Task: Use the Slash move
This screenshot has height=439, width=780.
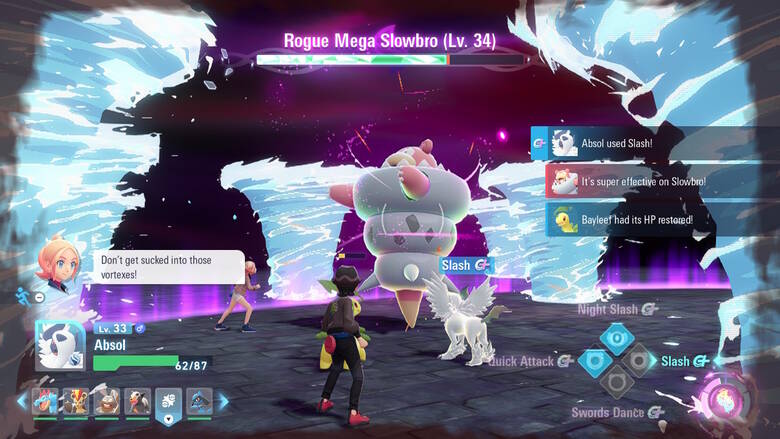Action: (x=640, y=360)
